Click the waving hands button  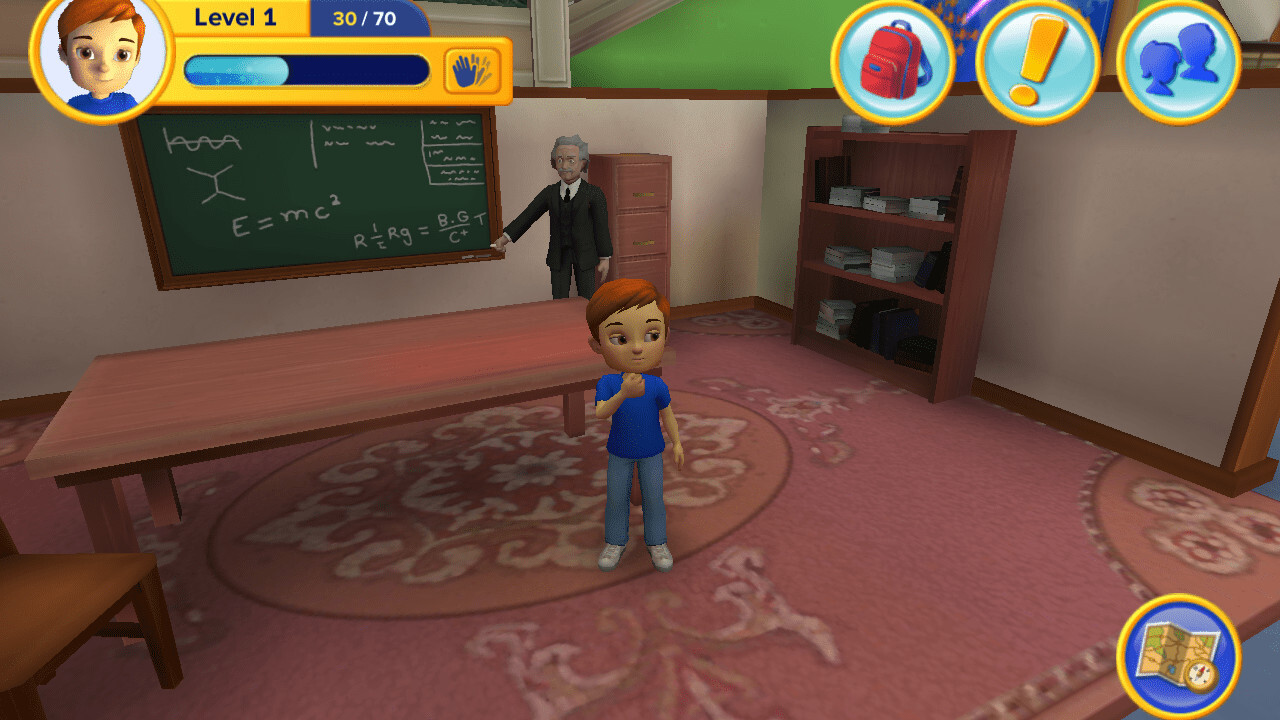[x=472, y=71]
